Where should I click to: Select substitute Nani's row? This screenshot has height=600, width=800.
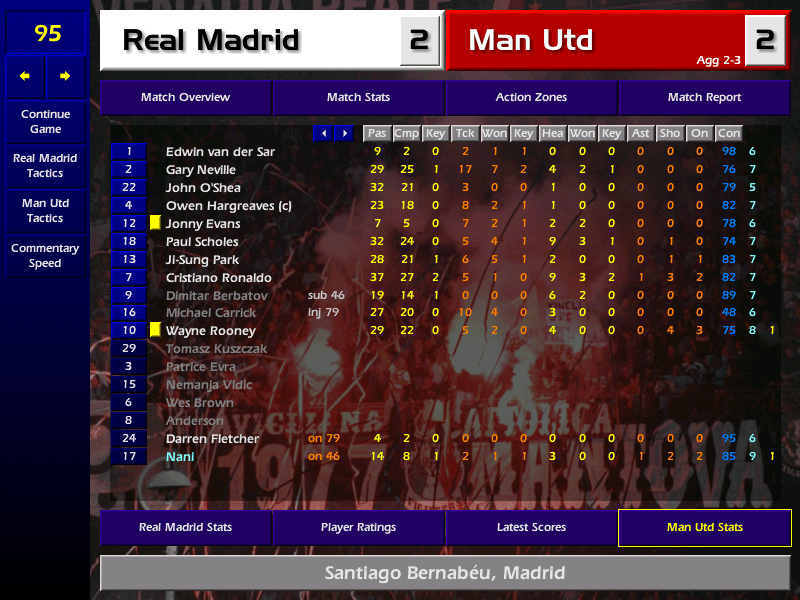tap(181, 457)
